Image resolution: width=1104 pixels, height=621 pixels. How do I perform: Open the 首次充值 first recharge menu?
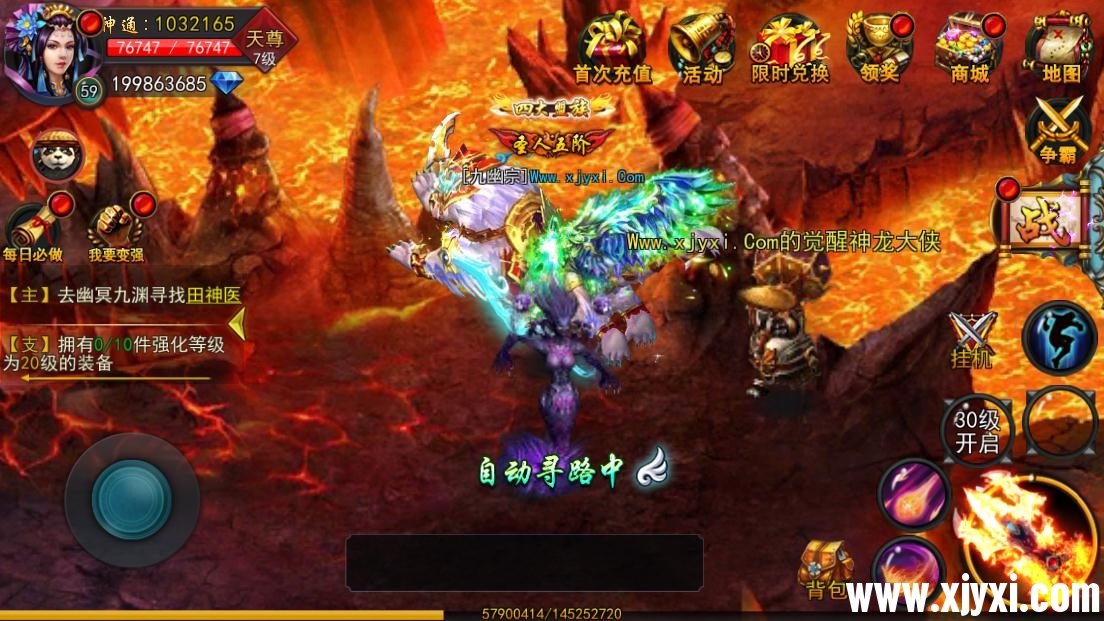pos(611,46)
